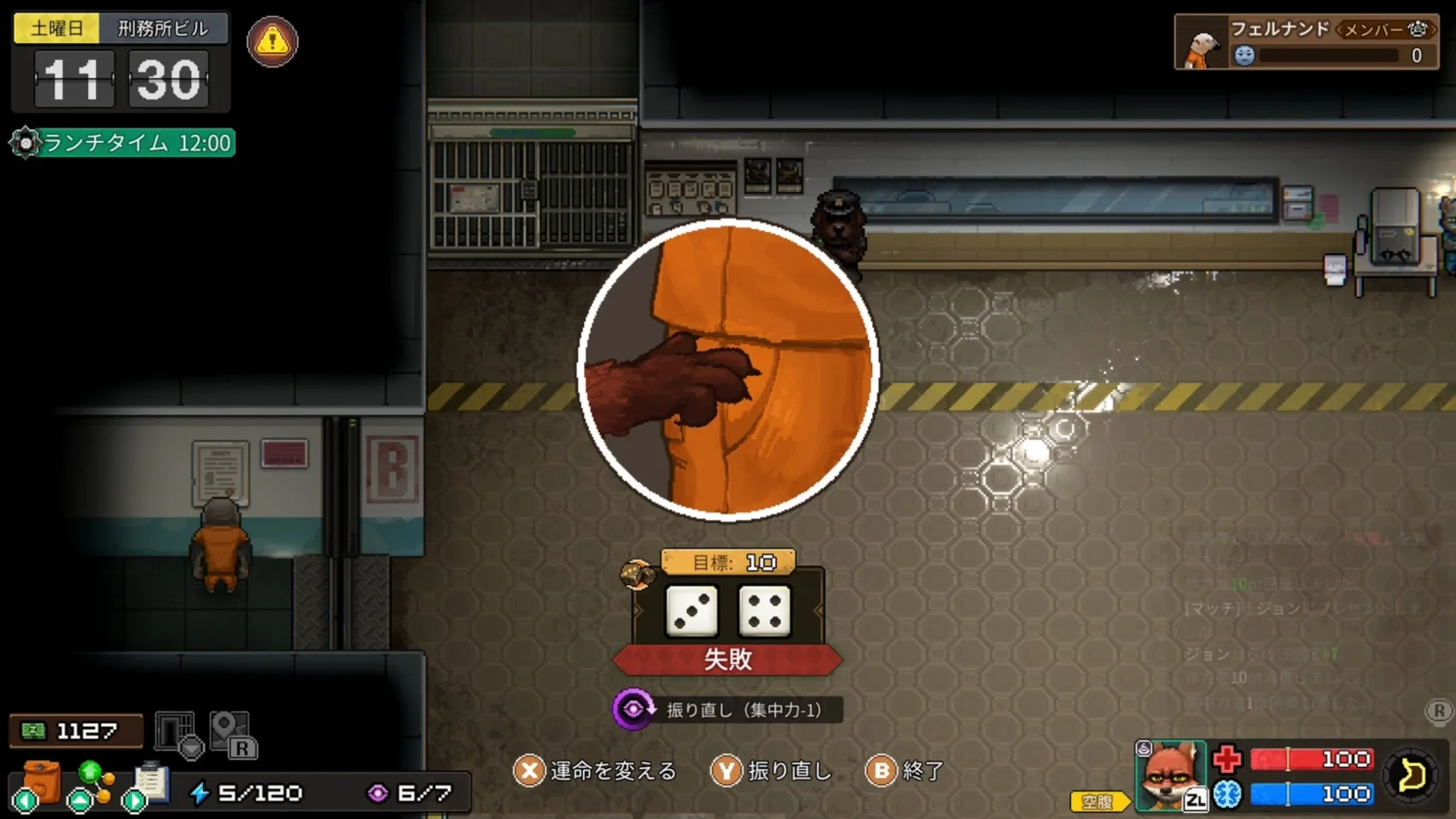Click the ZL badge on the fox portrait
1456x819 pixels.
pos(1195,799)
